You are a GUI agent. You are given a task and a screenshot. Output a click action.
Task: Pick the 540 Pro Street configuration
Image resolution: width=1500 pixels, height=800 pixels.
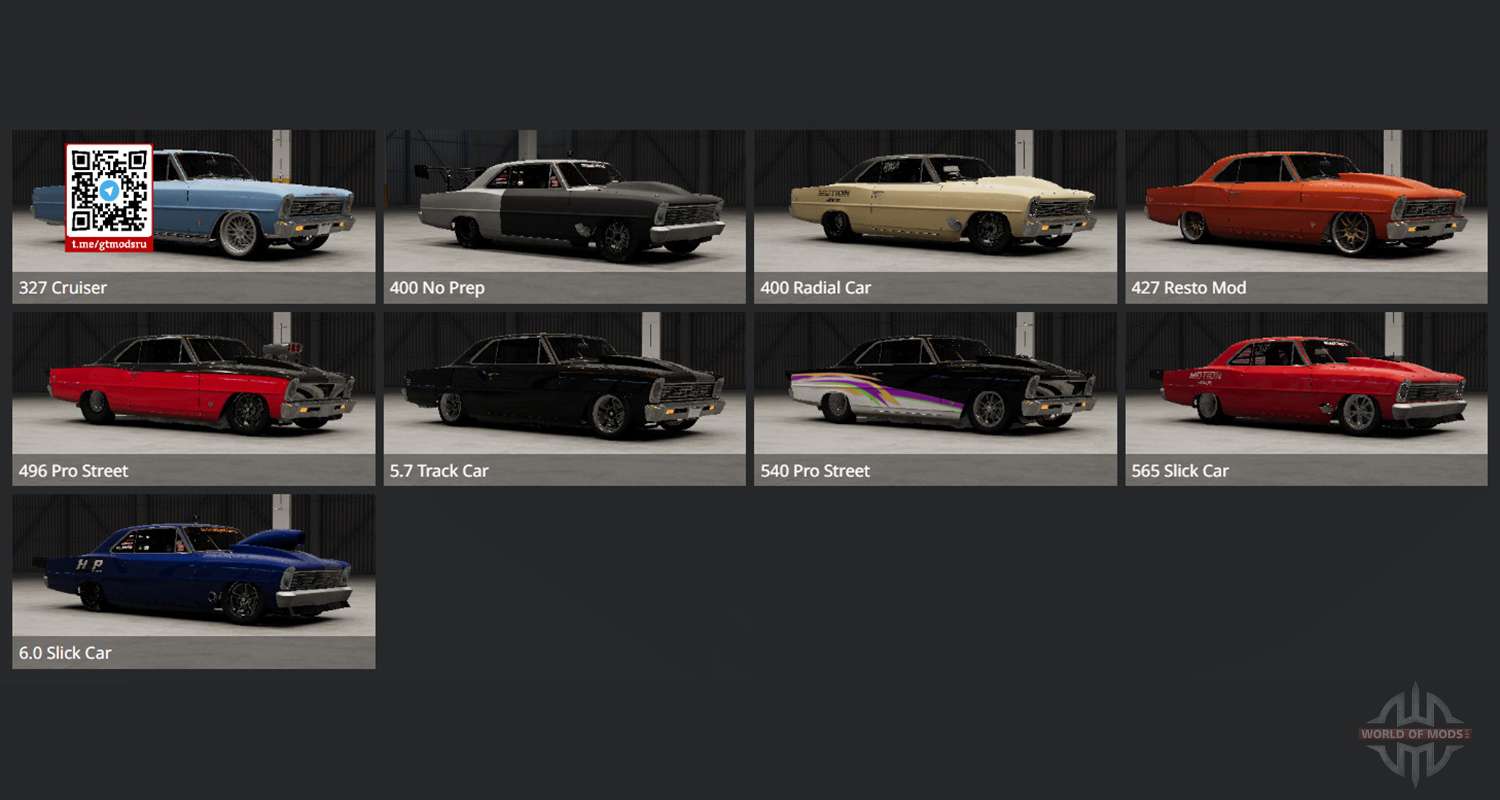tap(935, 398)
